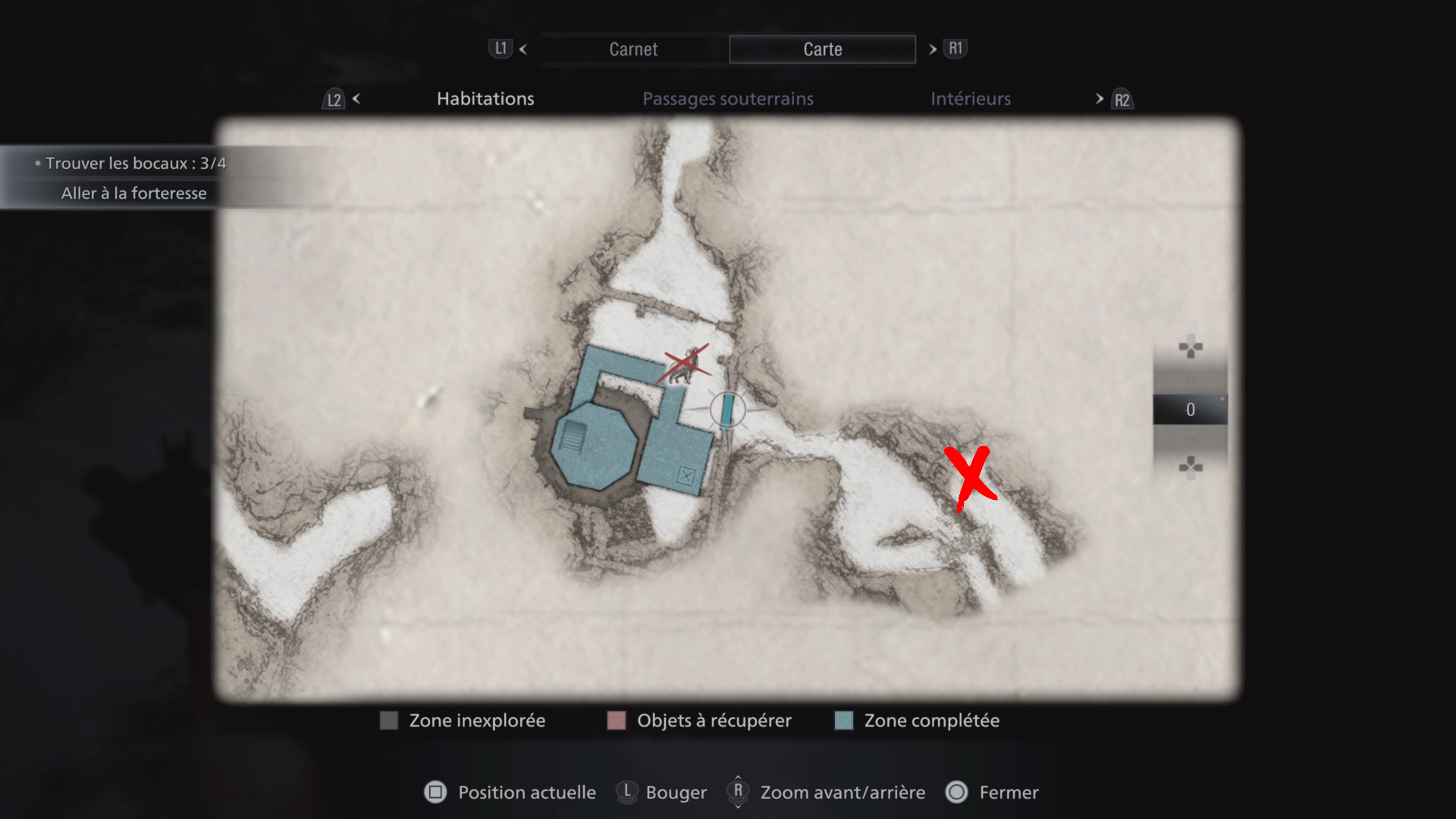Click the circle button icon beside Fermer
This screenshot has width=1456, height=819.
point(956,792)
